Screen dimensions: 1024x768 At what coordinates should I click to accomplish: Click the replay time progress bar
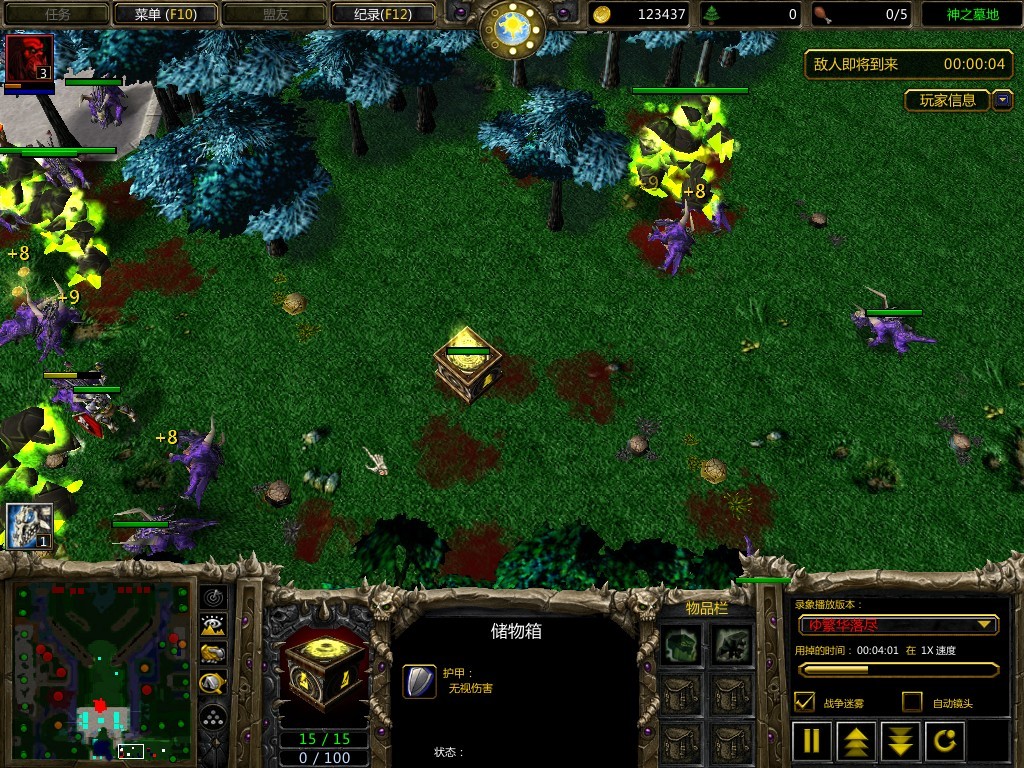(x=897, y=669)
